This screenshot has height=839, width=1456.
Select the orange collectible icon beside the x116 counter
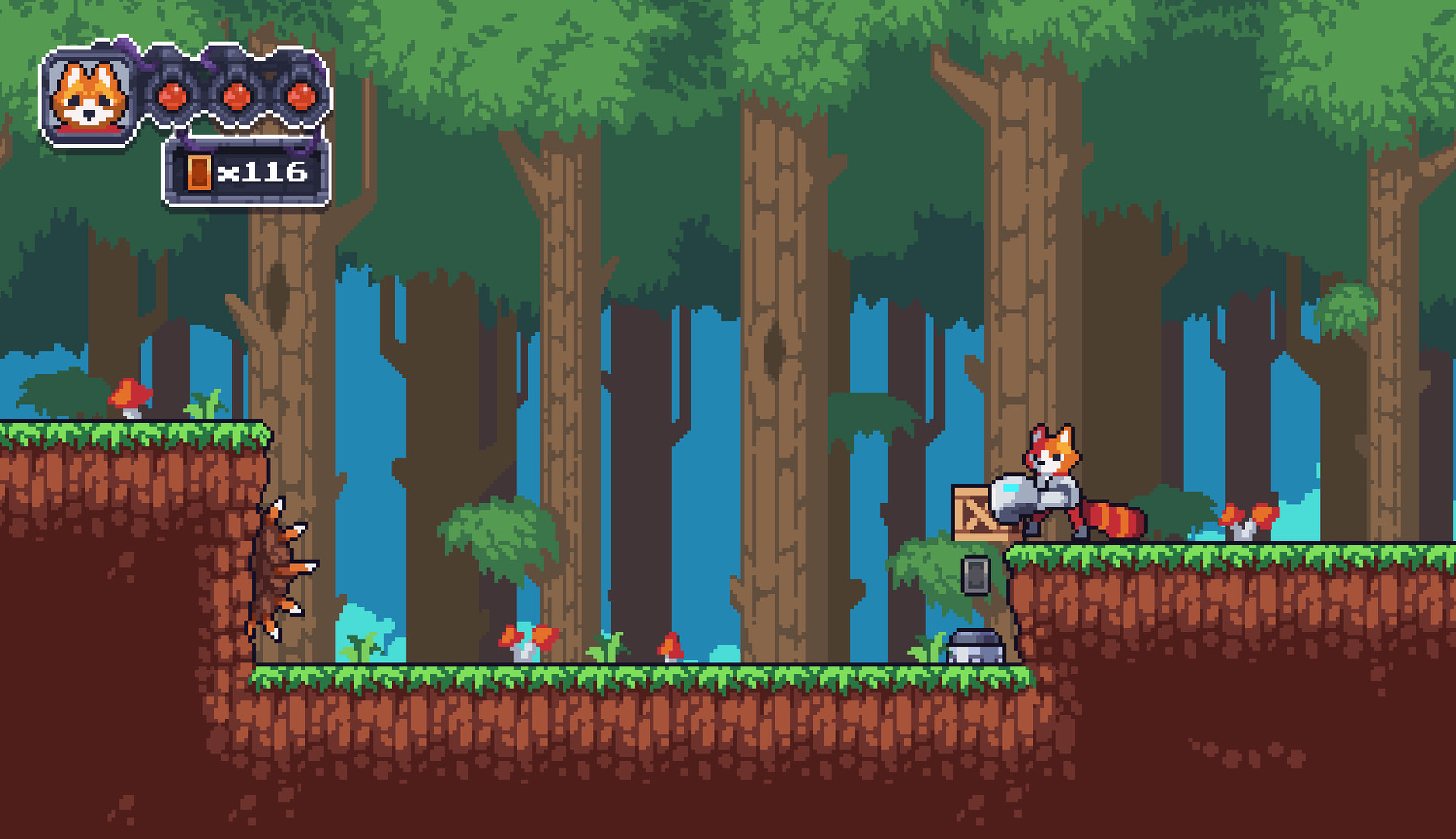pyautogui.click(x=200, y=172)
